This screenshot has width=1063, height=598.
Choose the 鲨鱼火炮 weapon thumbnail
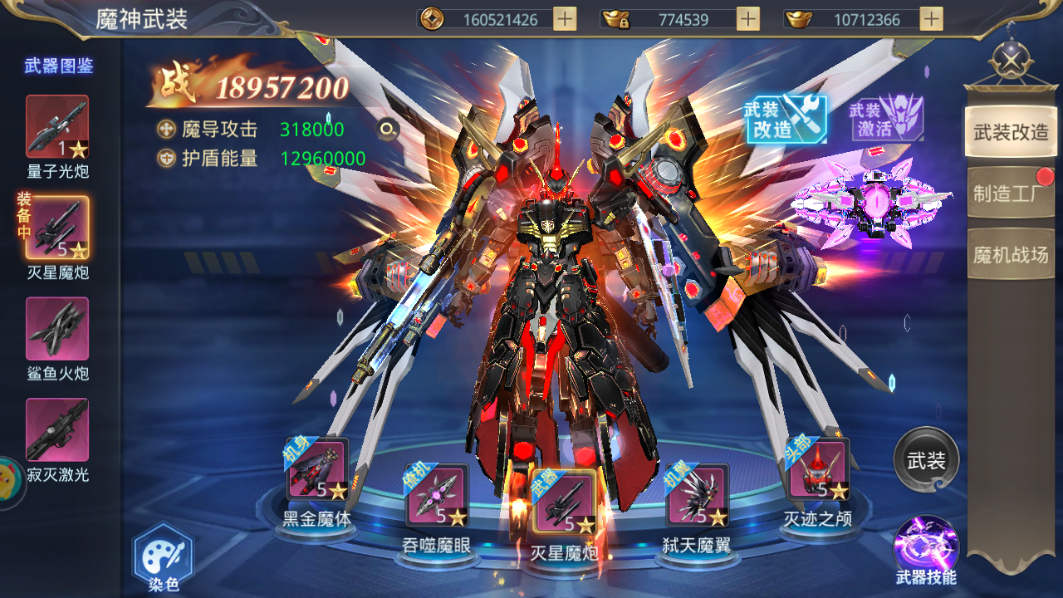click(57, 328)
